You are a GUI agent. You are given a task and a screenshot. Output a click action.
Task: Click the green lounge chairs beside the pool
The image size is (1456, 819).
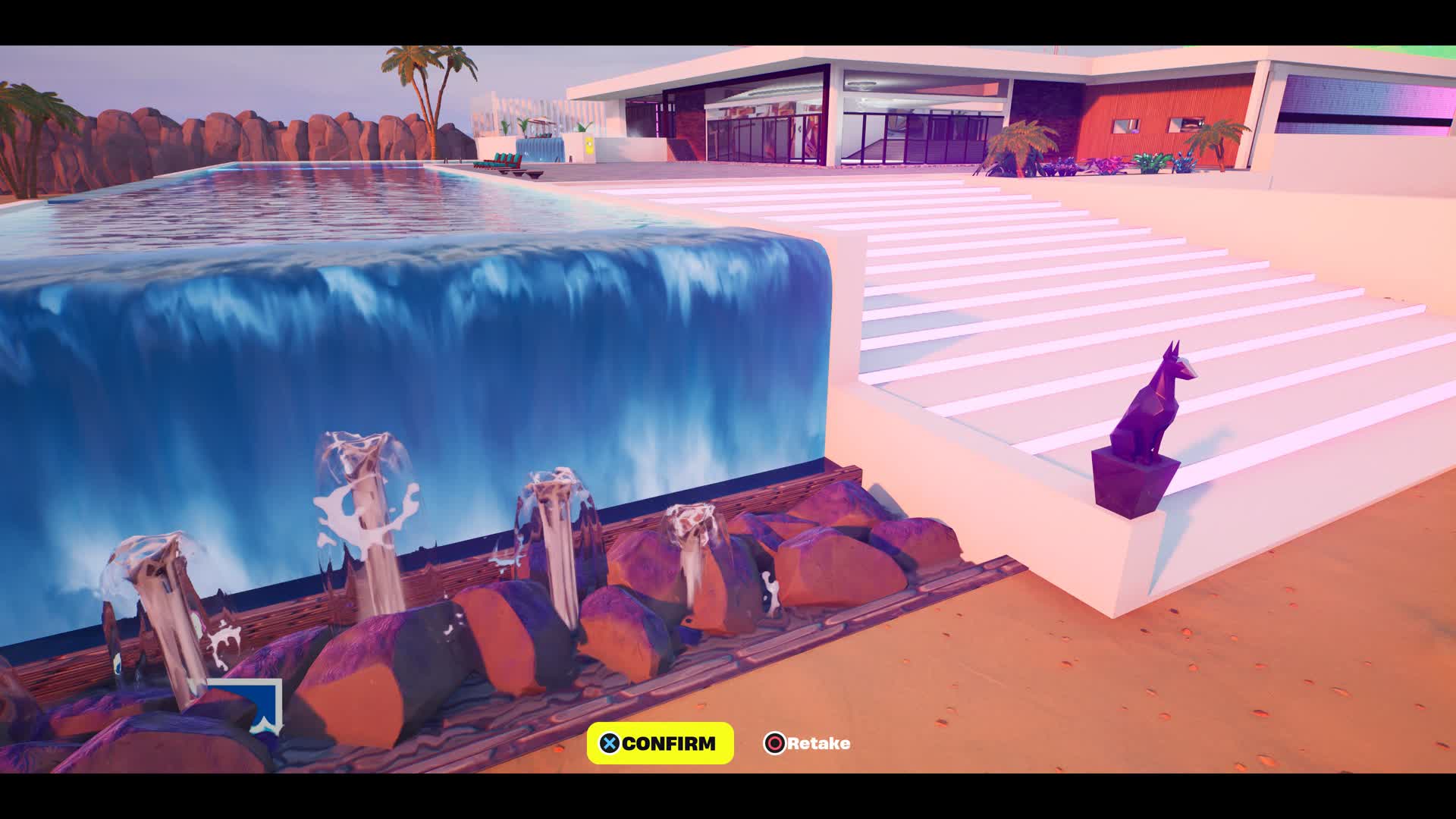500,162
